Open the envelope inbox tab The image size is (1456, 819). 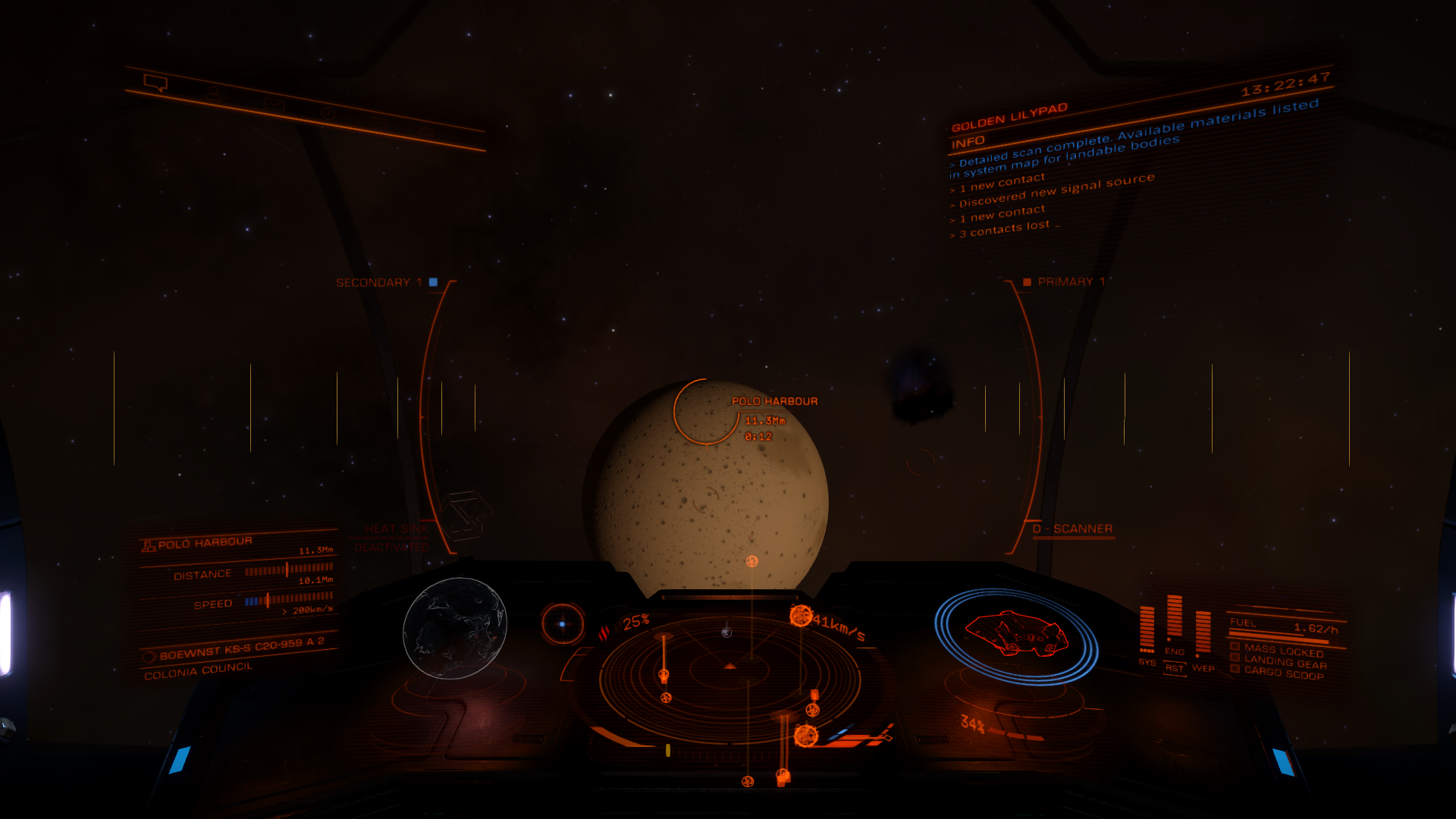275,104
